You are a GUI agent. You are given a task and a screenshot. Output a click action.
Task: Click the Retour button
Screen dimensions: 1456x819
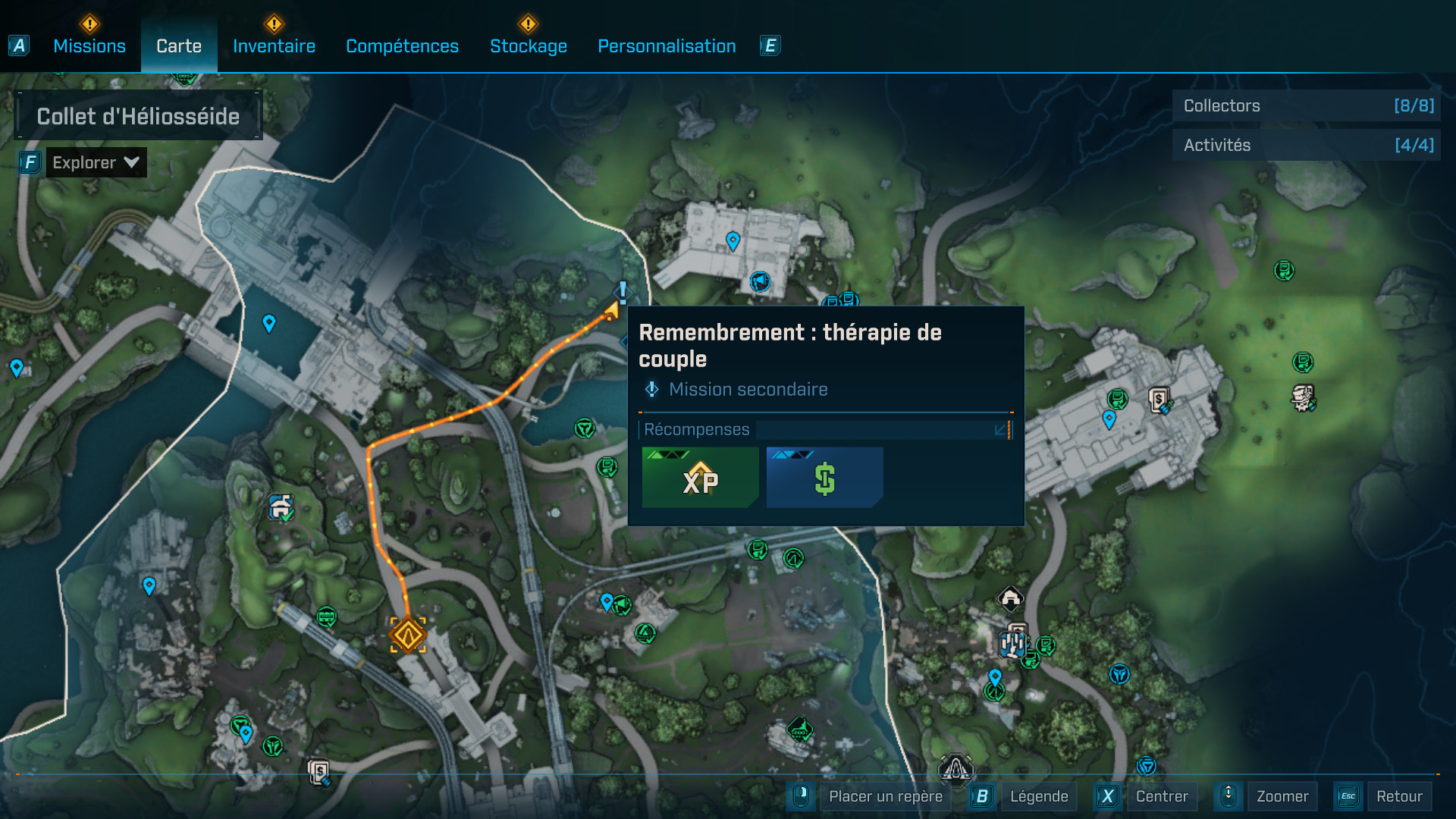[x=1398, y=796]
